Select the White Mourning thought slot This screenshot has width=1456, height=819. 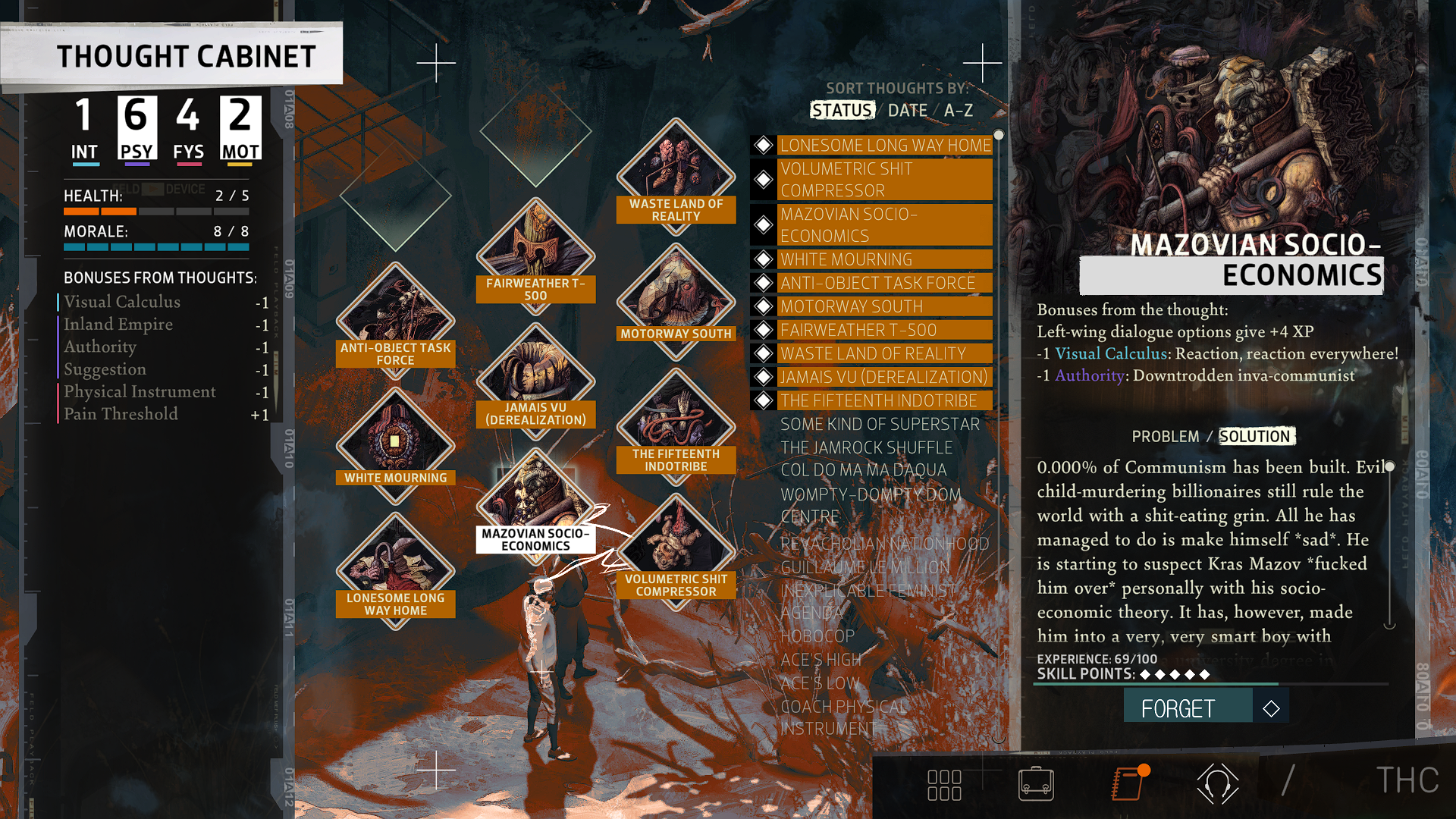(395, 442)
